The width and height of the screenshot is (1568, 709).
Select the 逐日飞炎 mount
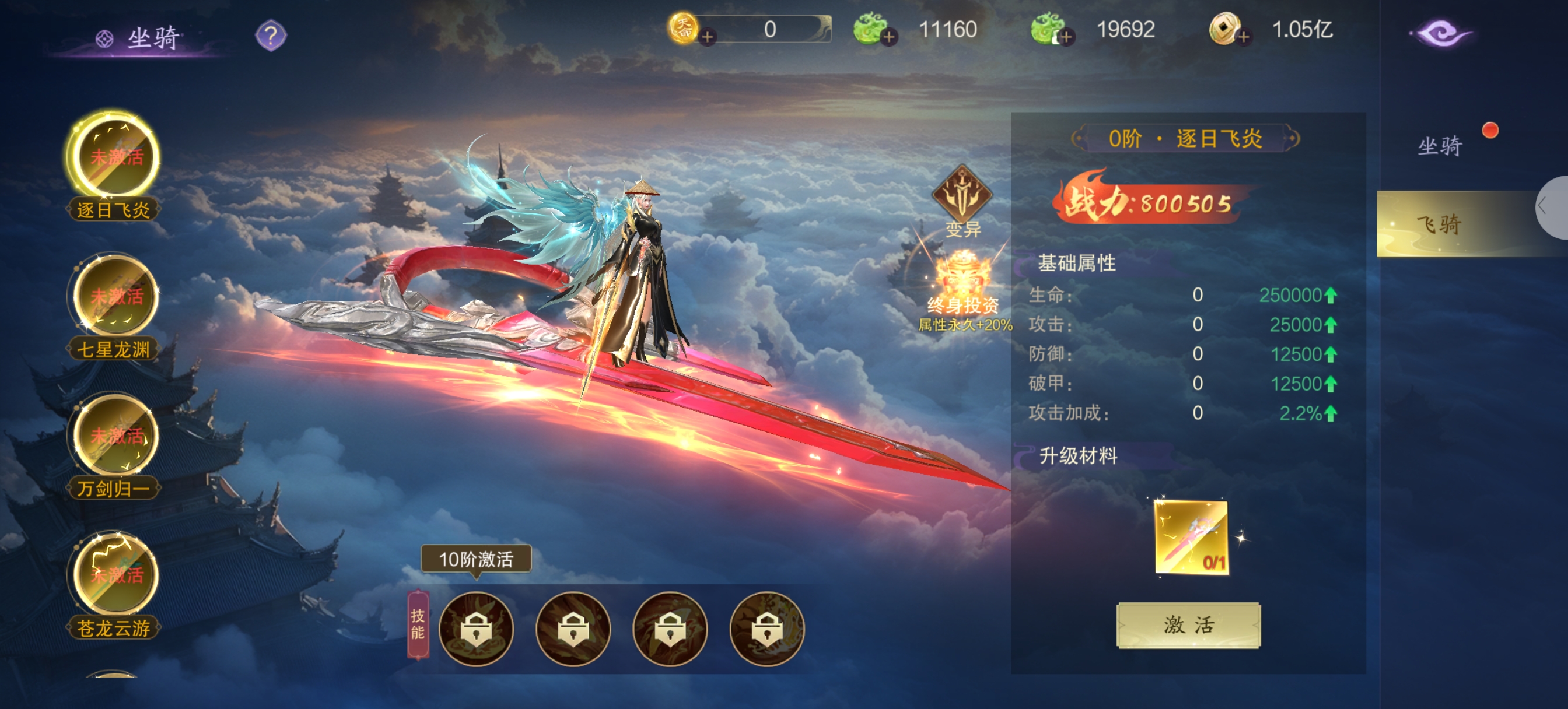point(114,157)
